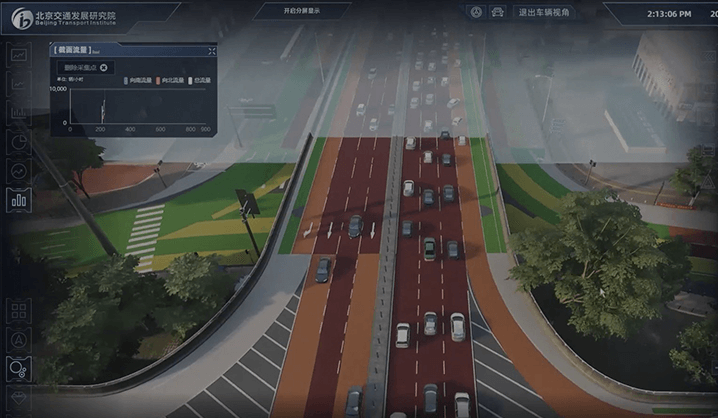This screenshot has height=418, width=718.
Task: Toggle the 总流量 legend entry
Action: (199, 79)
